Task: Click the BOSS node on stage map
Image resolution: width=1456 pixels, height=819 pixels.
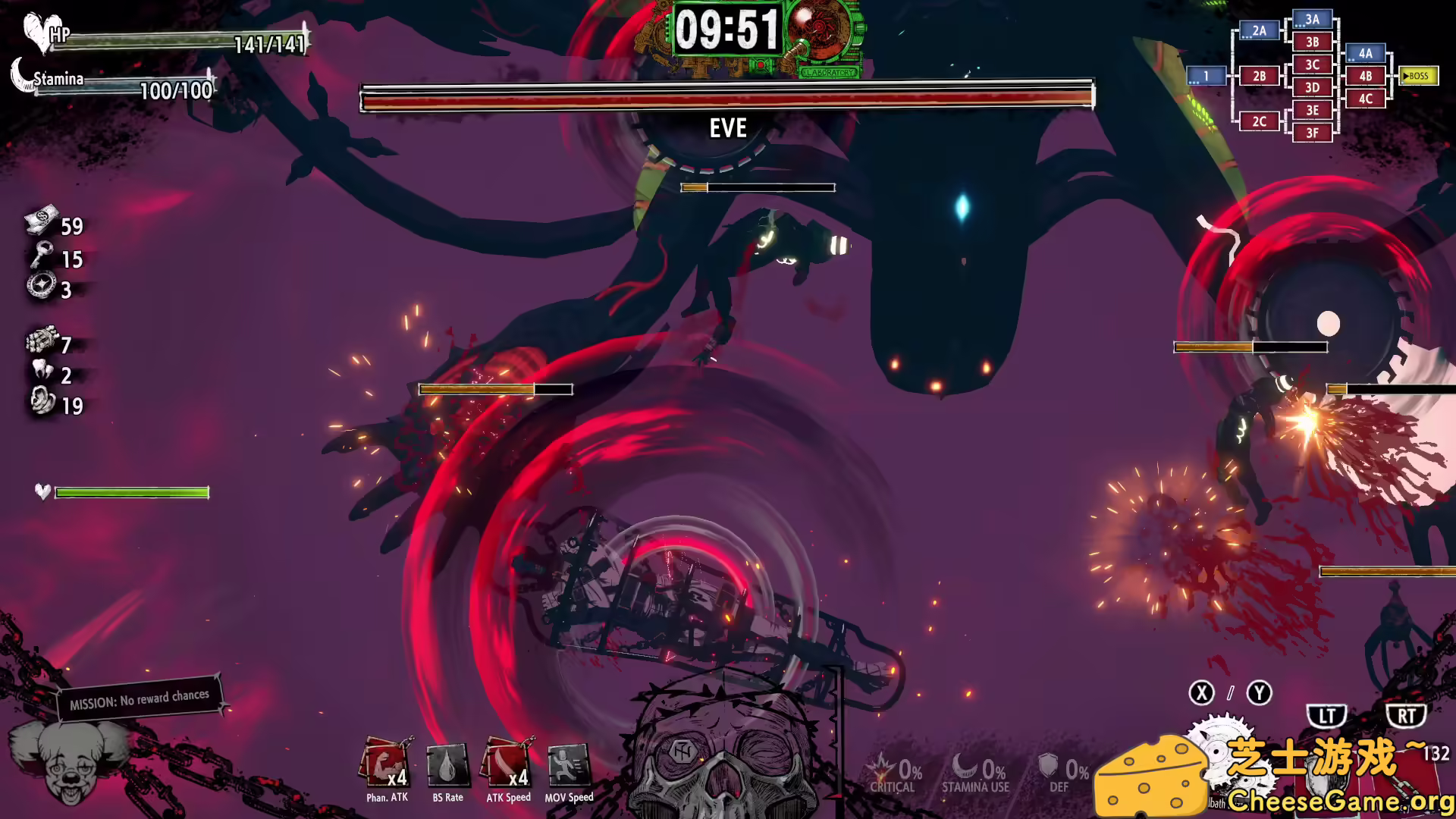Action: coord(1417,76)
